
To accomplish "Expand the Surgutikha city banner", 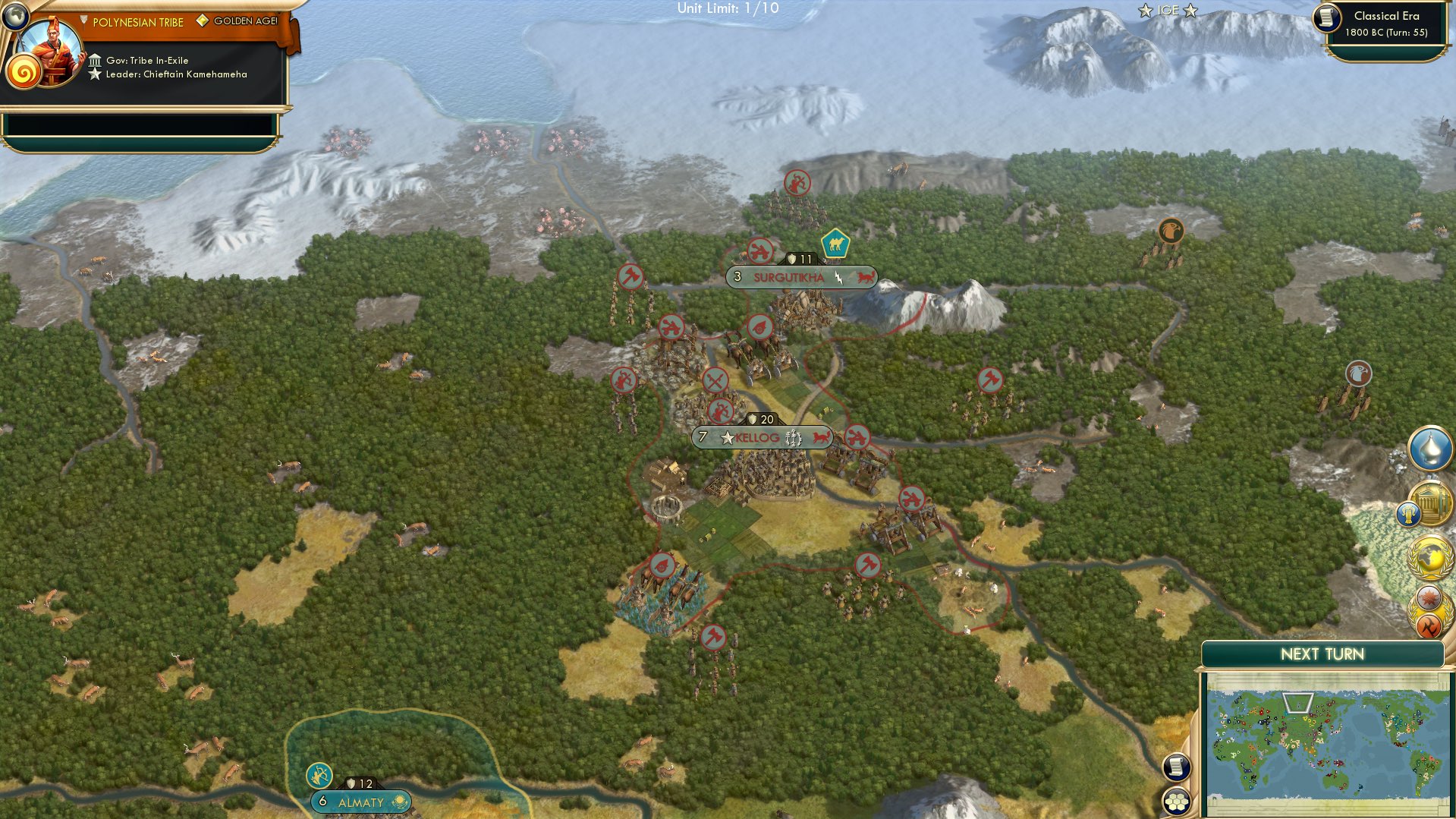I will (x=789, y=278).
